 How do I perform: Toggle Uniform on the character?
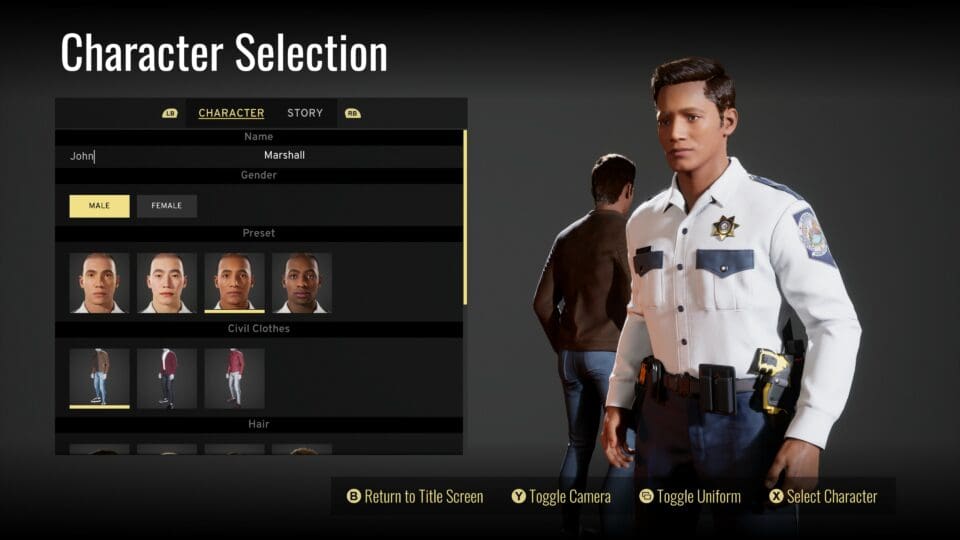pyautogui.click(x=690, y=497)
